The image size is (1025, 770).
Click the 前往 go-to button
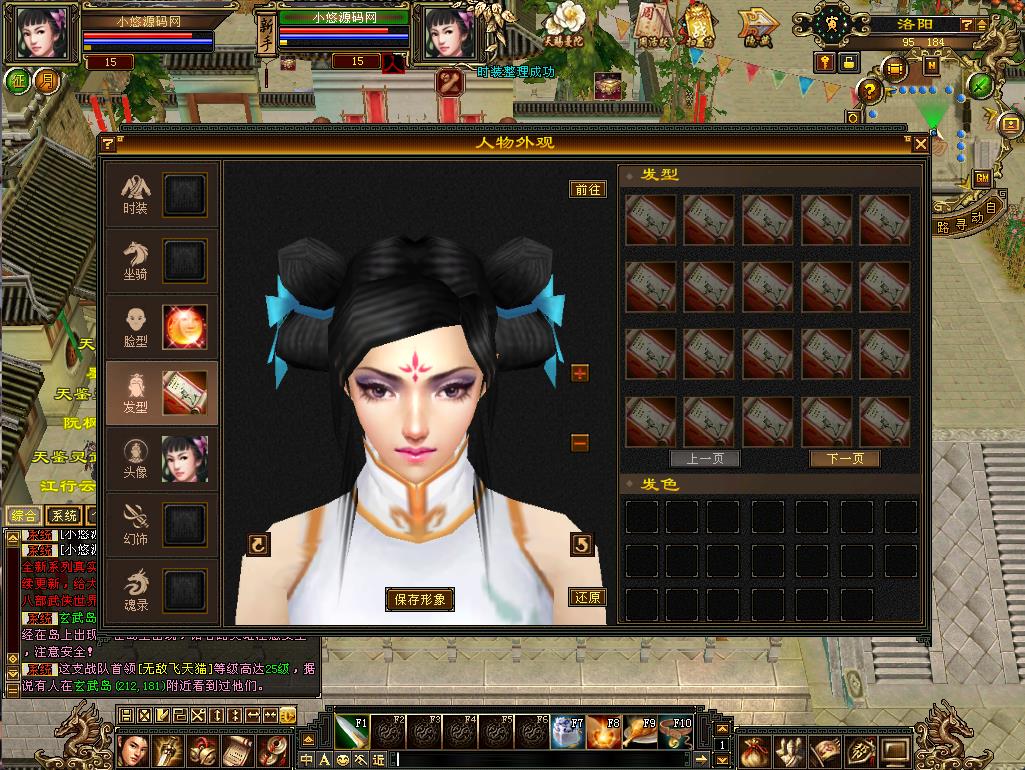pos(588,189)
